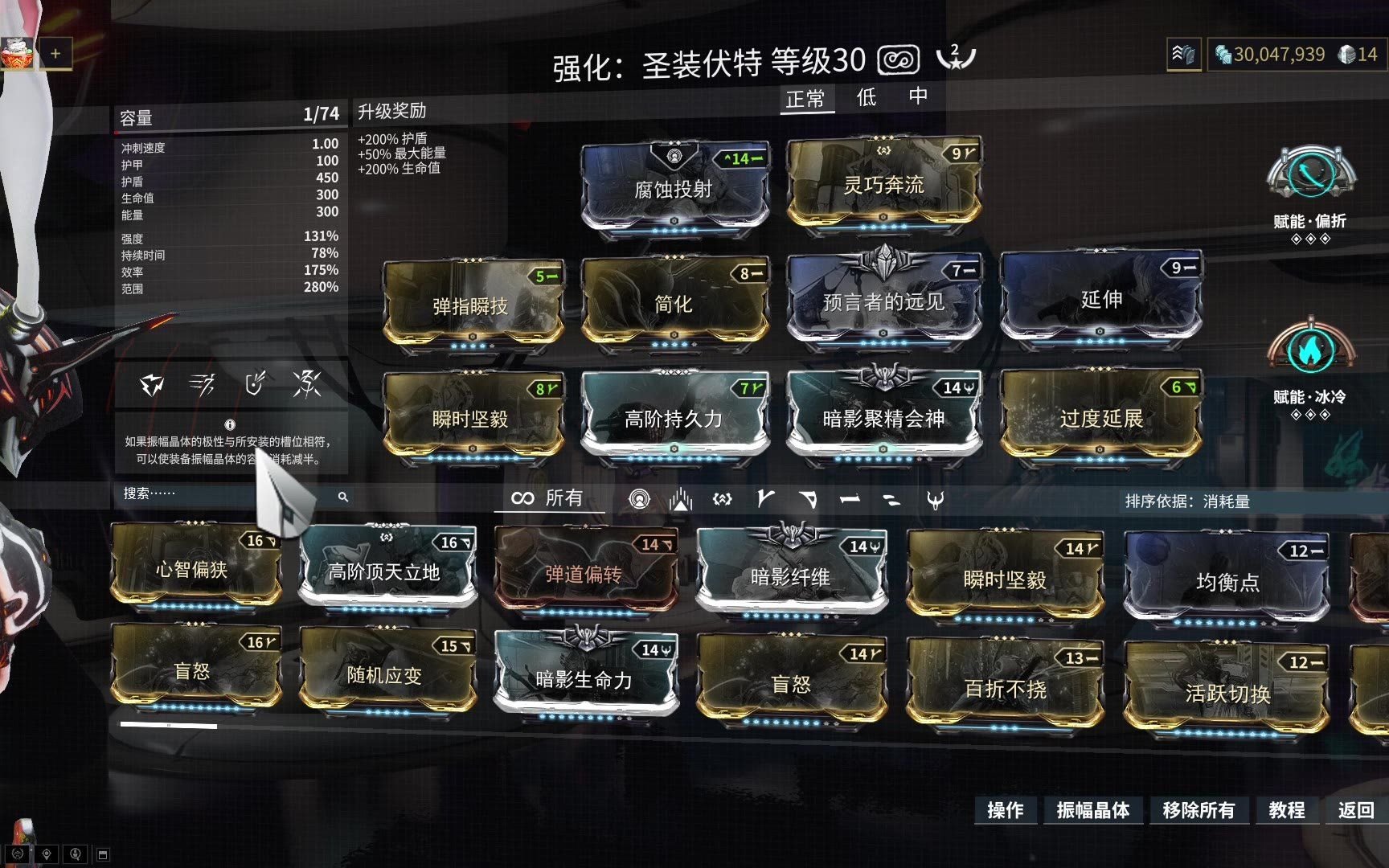Go back with the 返回 button
The height and width of the screenshot is (868, 1389).
[1355, 810]
